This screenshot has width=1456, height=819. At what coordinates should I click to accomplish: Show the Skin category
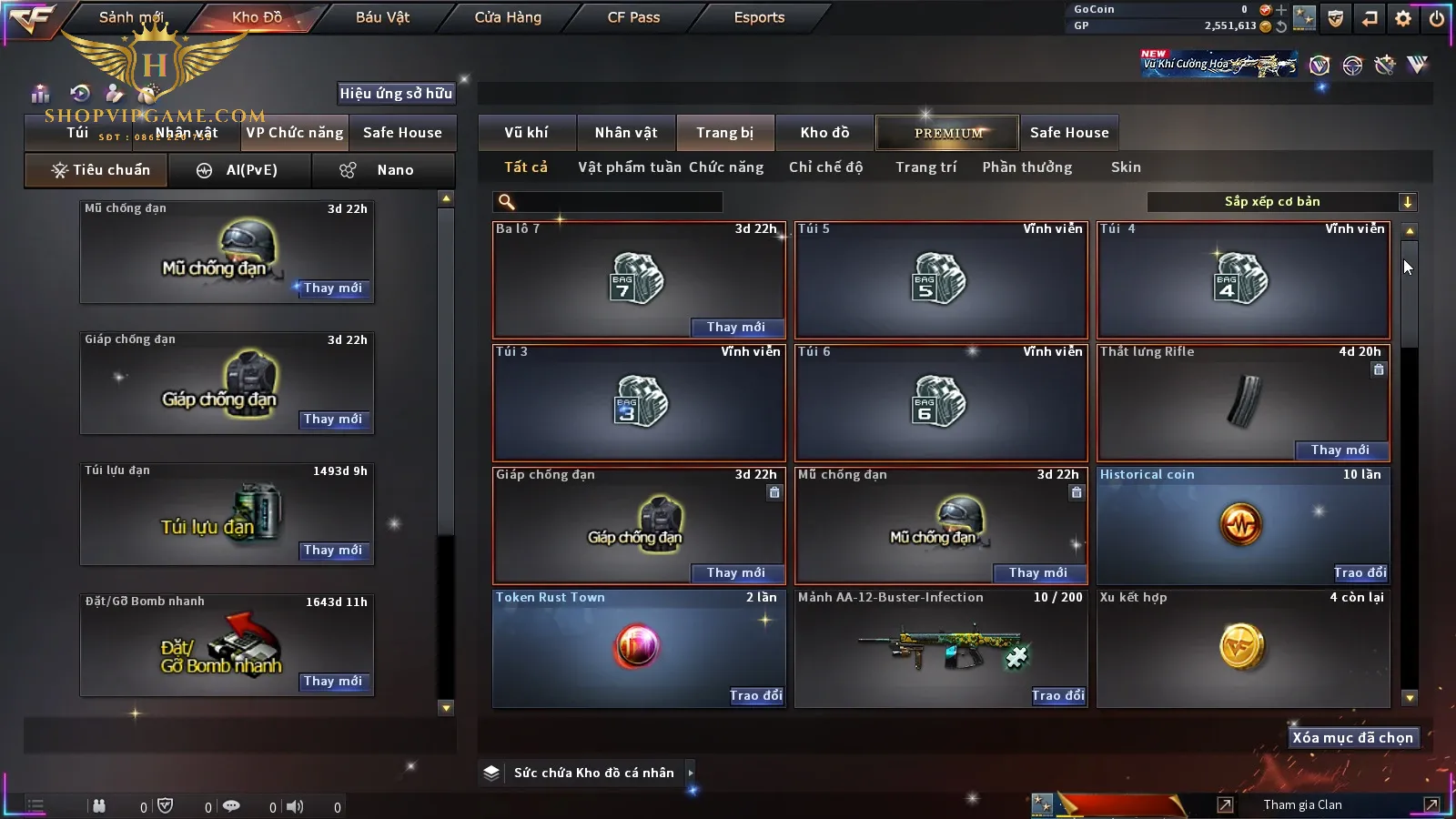click(x=1126, y=167)
